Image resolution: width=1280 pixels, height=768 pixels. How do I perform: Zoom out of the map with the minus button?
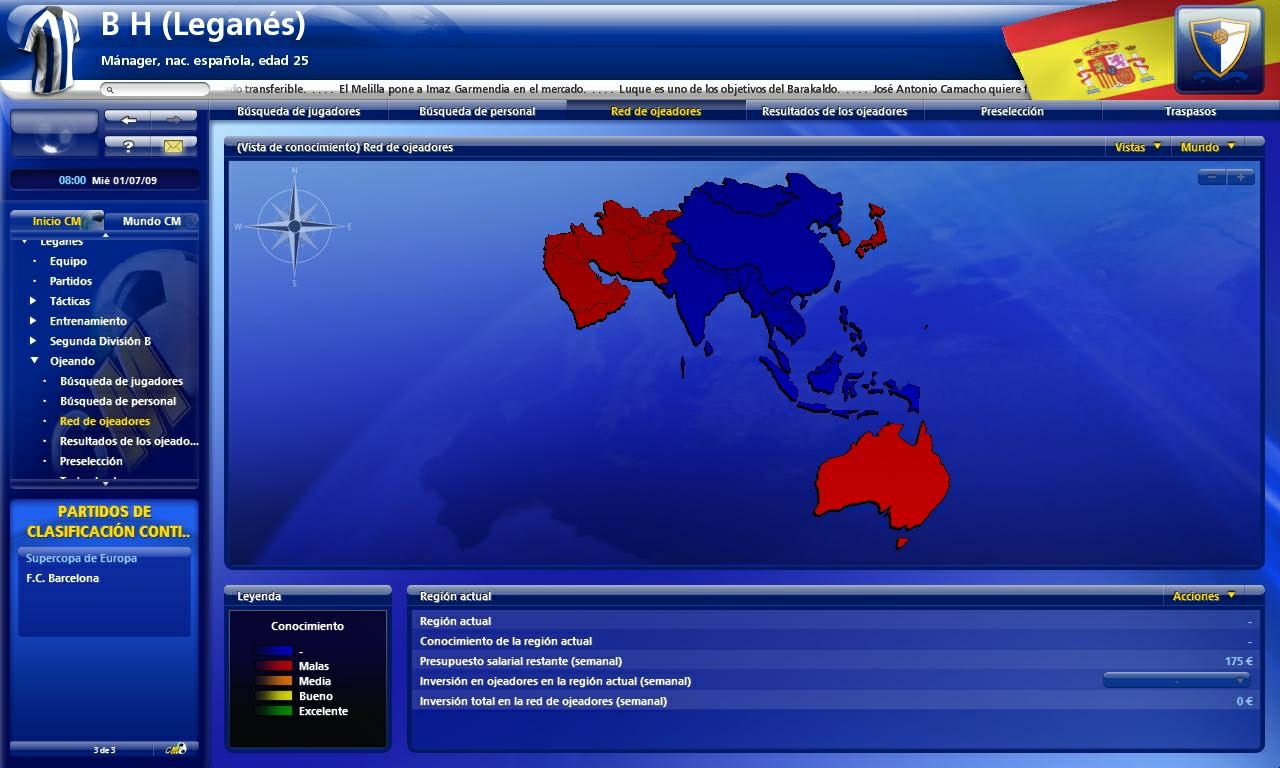1212,175
